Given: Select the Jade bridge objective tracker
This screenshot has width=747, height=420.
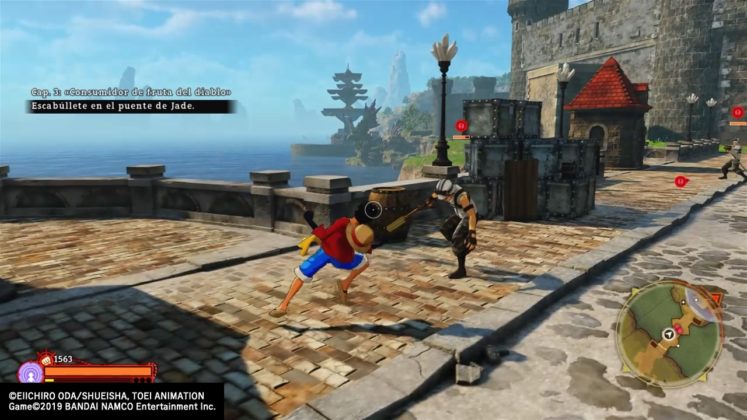Looking at the screenshot, I should [x=130, y=106].
